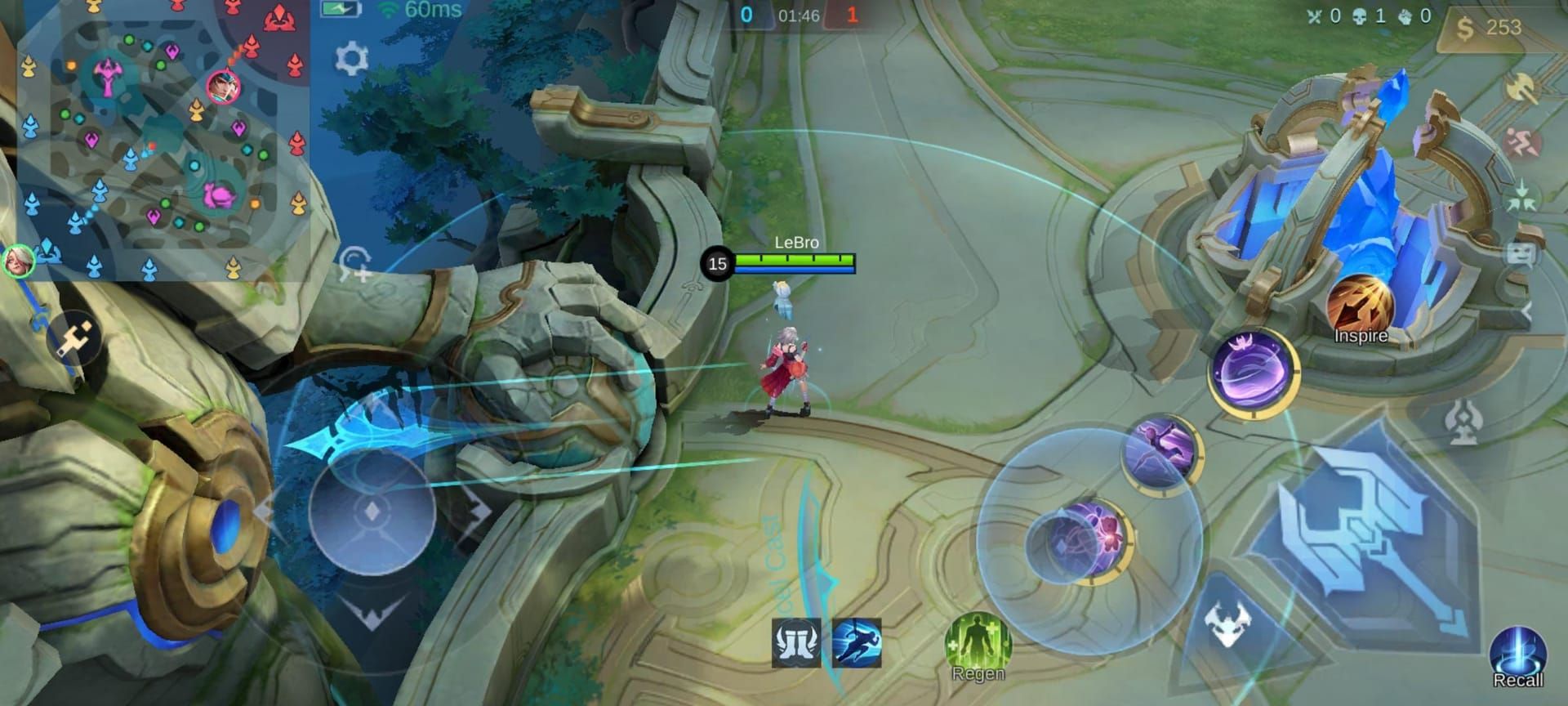The height and width of the screenshot is (706, 1568).
Task: Send the red running-figure retreat signal
Action: tap(1521, 144)
